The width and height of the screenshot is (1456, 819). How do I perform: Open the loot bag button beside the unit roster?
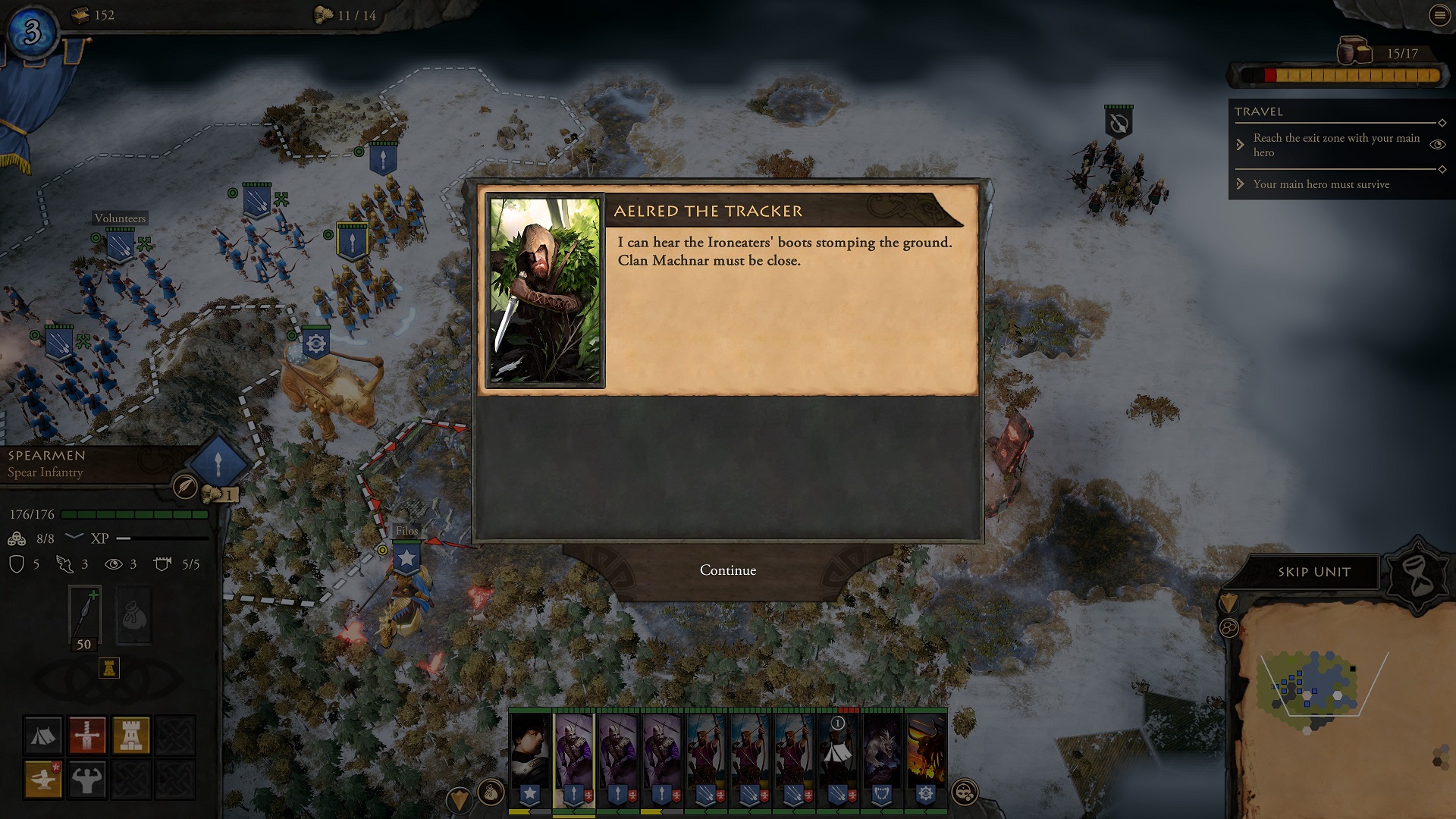pyautogui.click(x=491, y=793)
